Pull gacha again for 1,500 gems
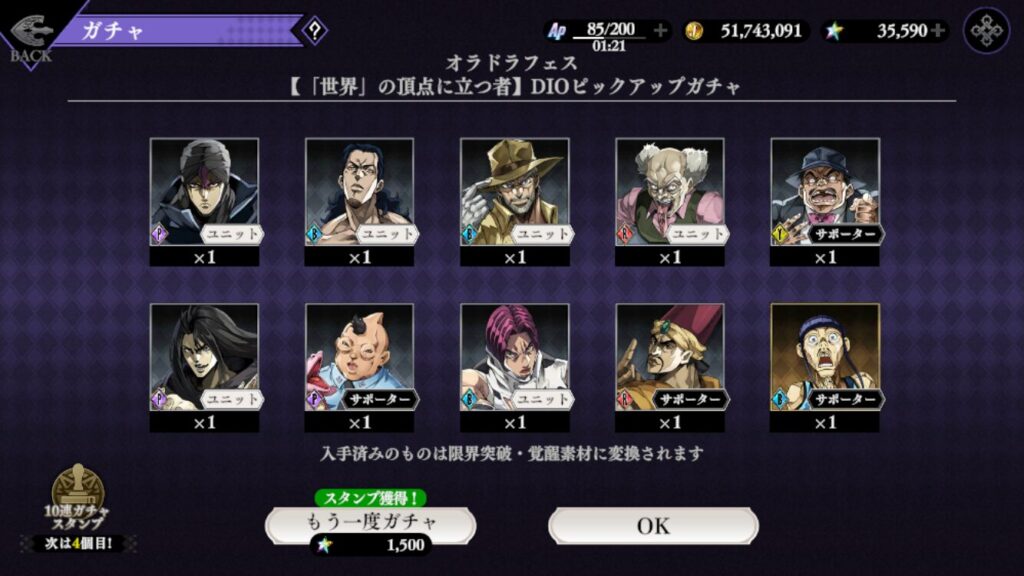Screen dimensions: 1024x576 pos(370,523)
